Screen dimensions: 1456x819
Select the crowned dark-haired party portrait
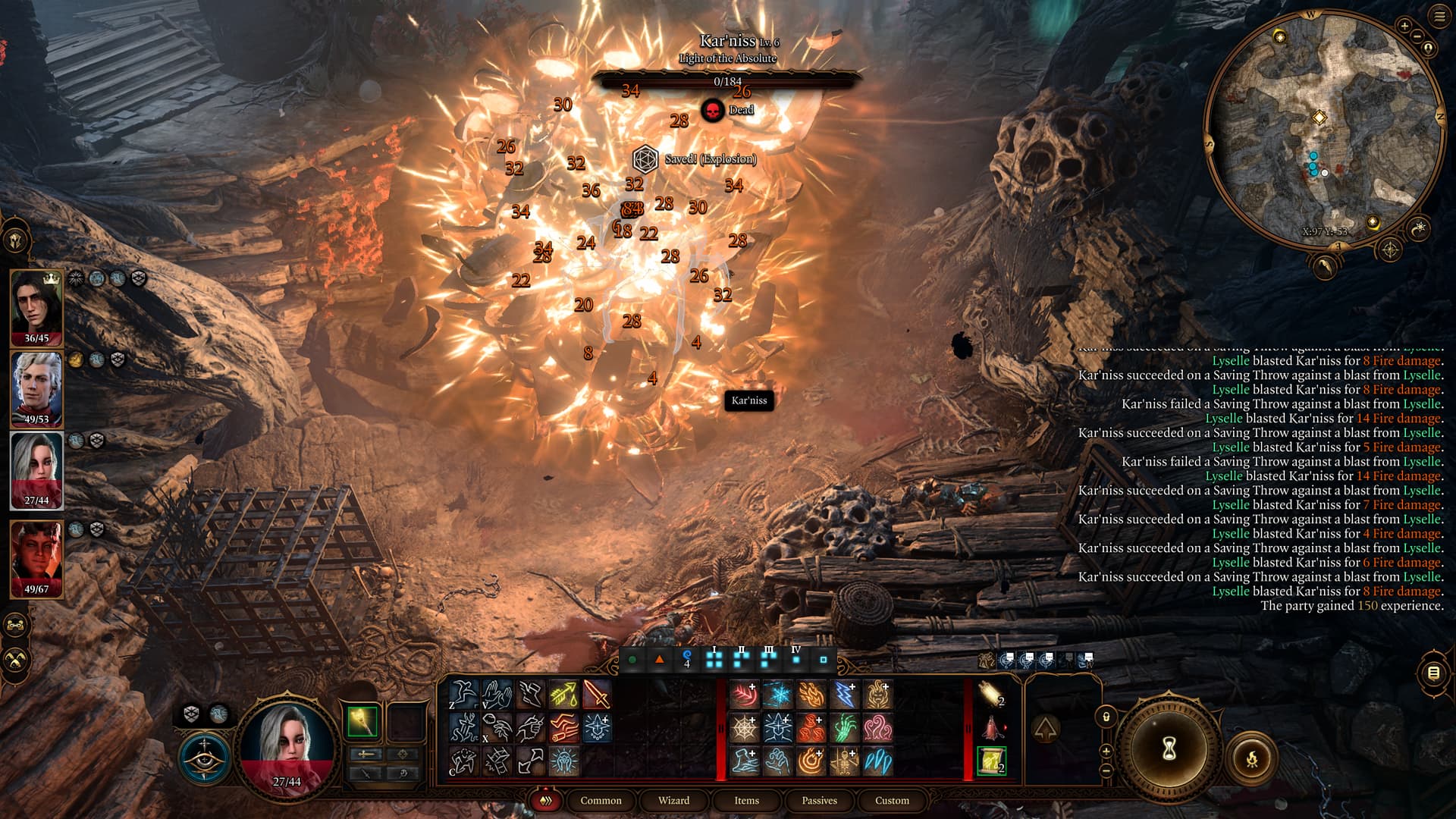click(36, 307)
